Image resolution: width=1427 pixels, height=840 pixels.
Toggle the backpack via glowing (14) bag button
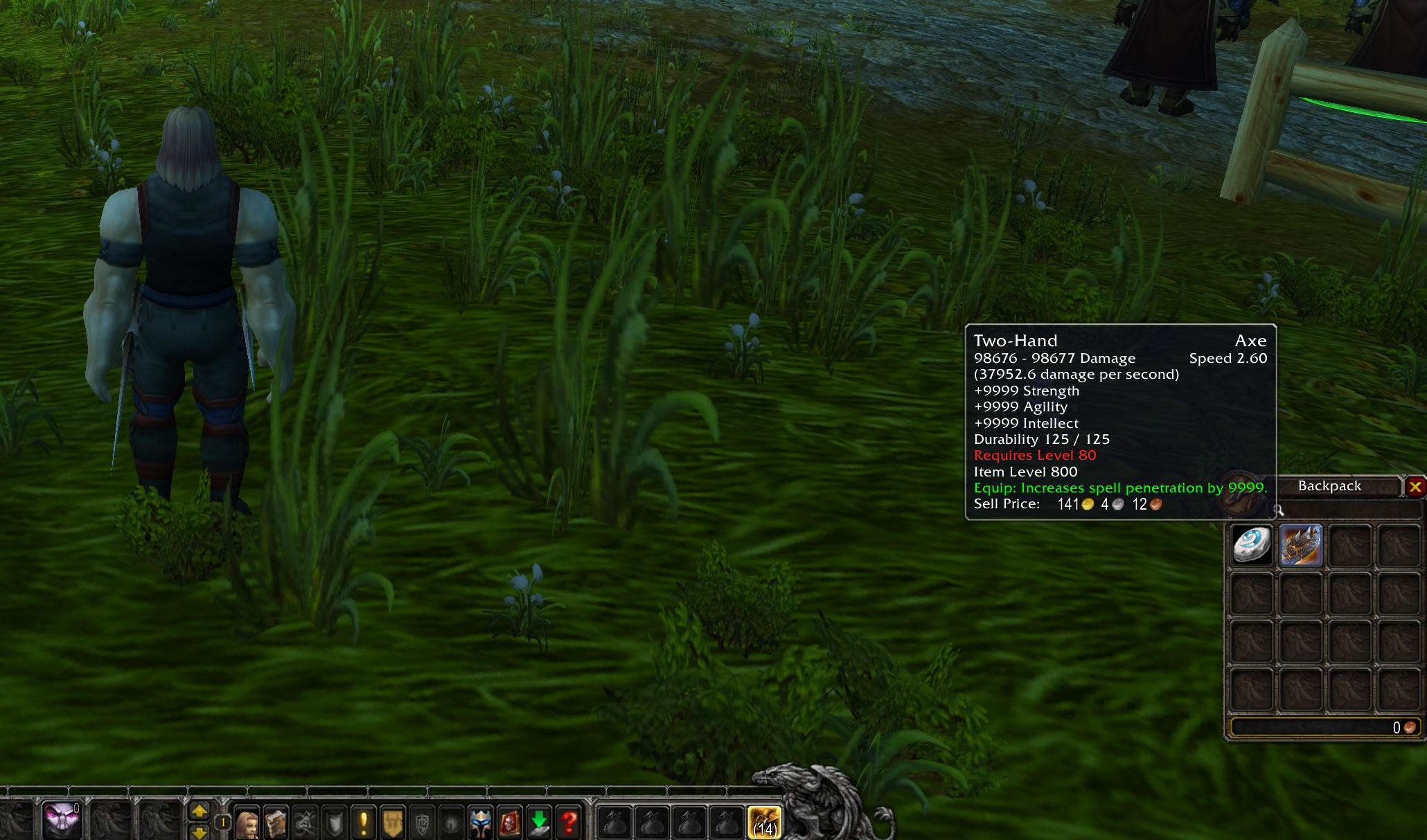765,821
